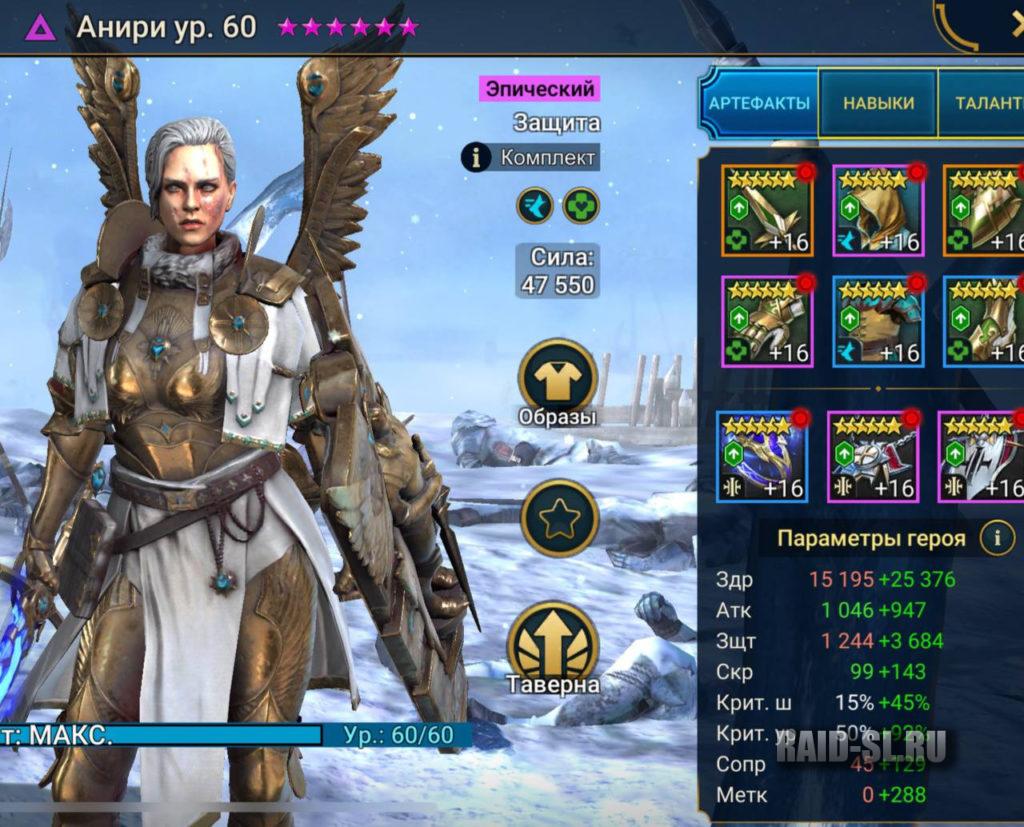
Task: Select the equipped chest armor slot
Action: coord(879,322)
